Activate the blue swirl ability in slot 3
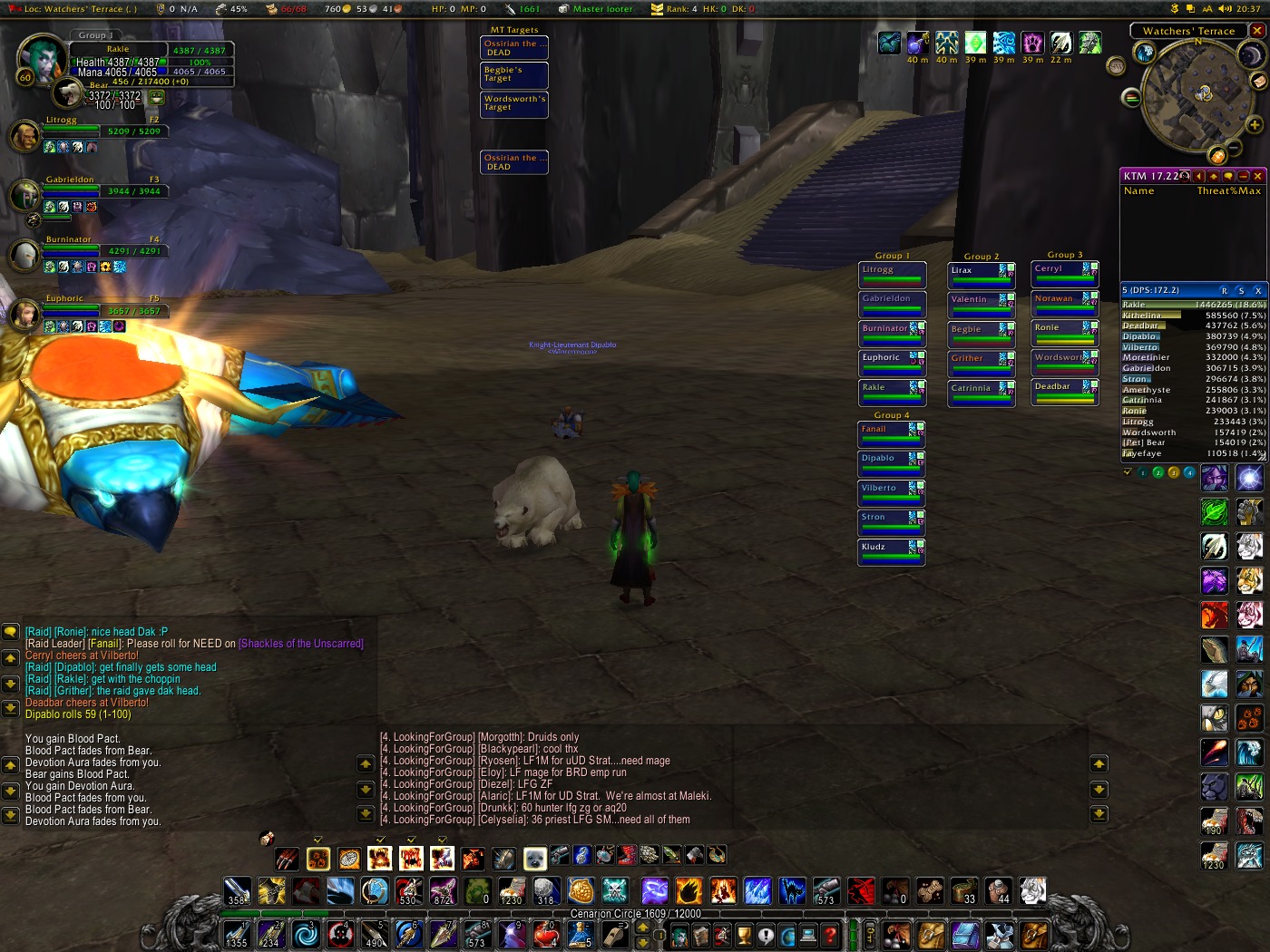The height and width of the screenshot is (952, 1270). click(x=306, y=933)
